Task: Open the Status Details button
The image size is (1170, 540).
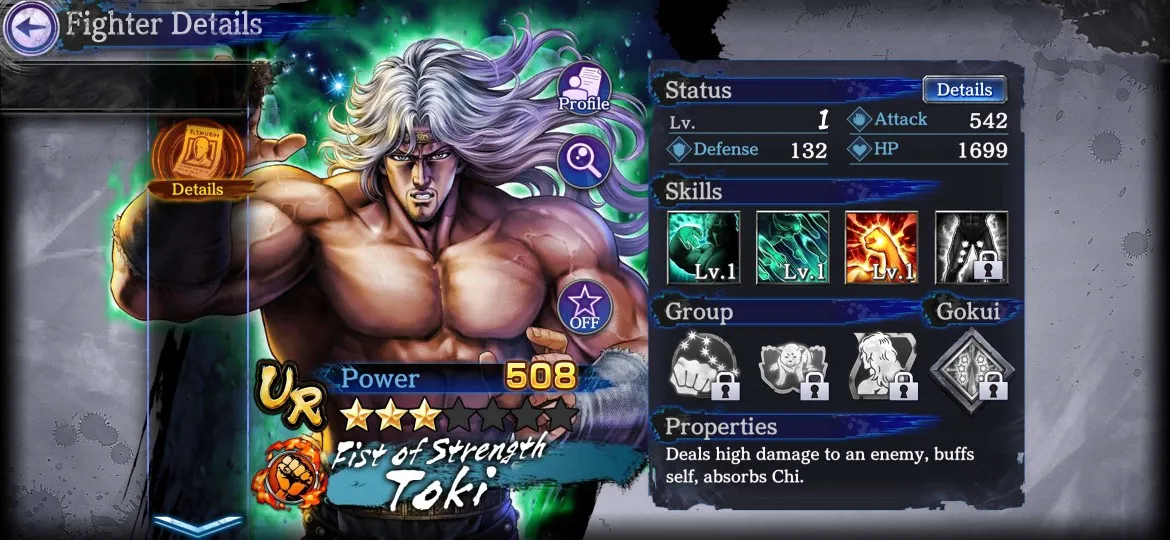Action: click(963, 89)
